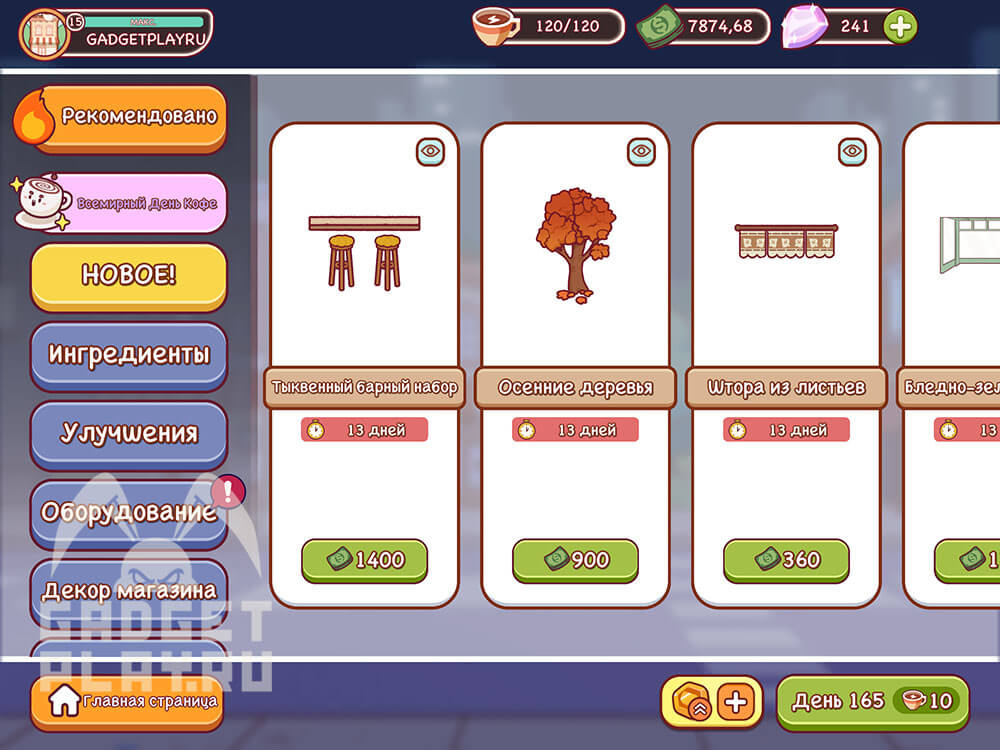Add more gems with green plus button
Viewport: 1000px width, 750px height.
[900, 27]
